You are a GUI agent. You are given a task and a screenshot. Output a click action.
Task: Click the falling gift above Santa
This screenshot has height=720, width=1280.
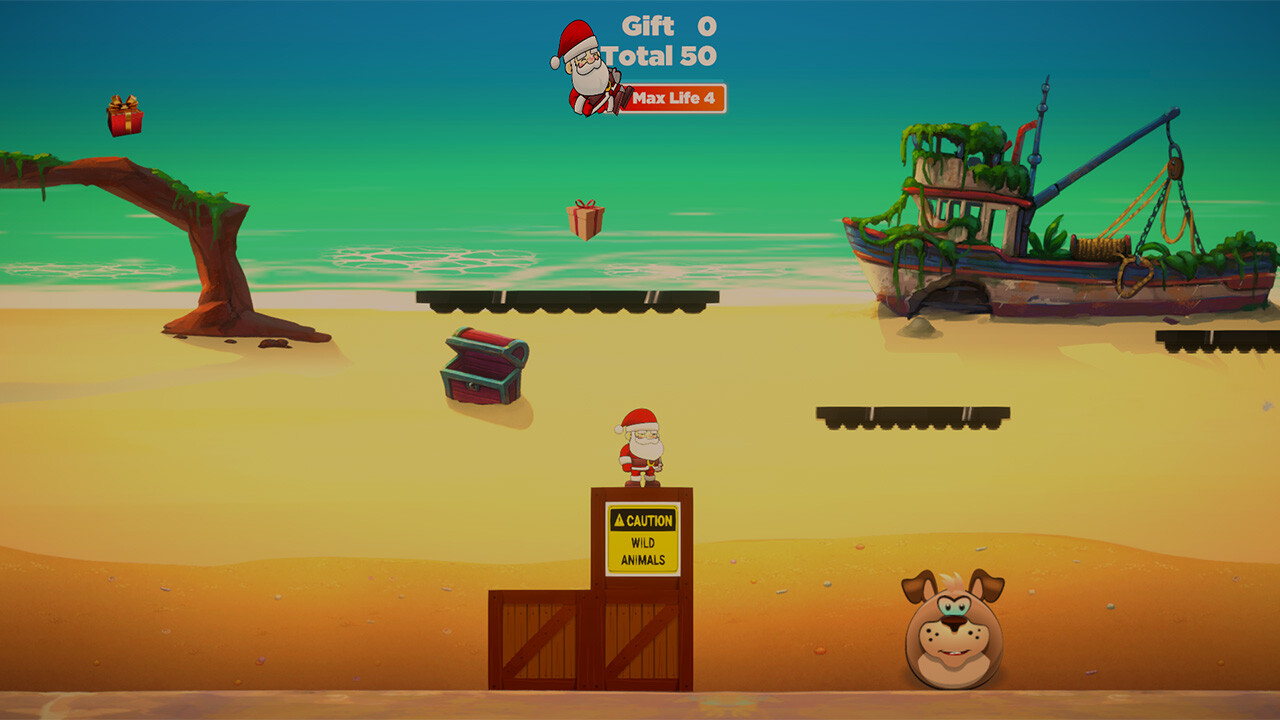(588, 221)
